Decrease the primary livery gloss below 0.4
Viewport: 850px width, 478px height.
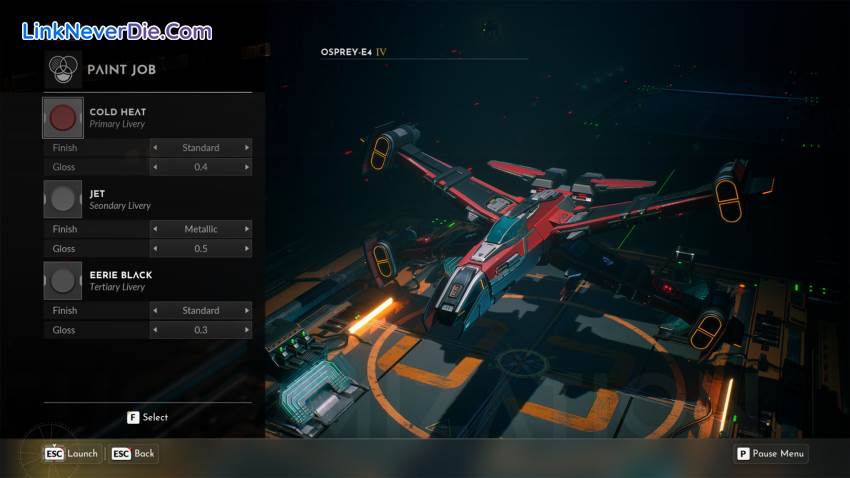[x=155, y=167]
